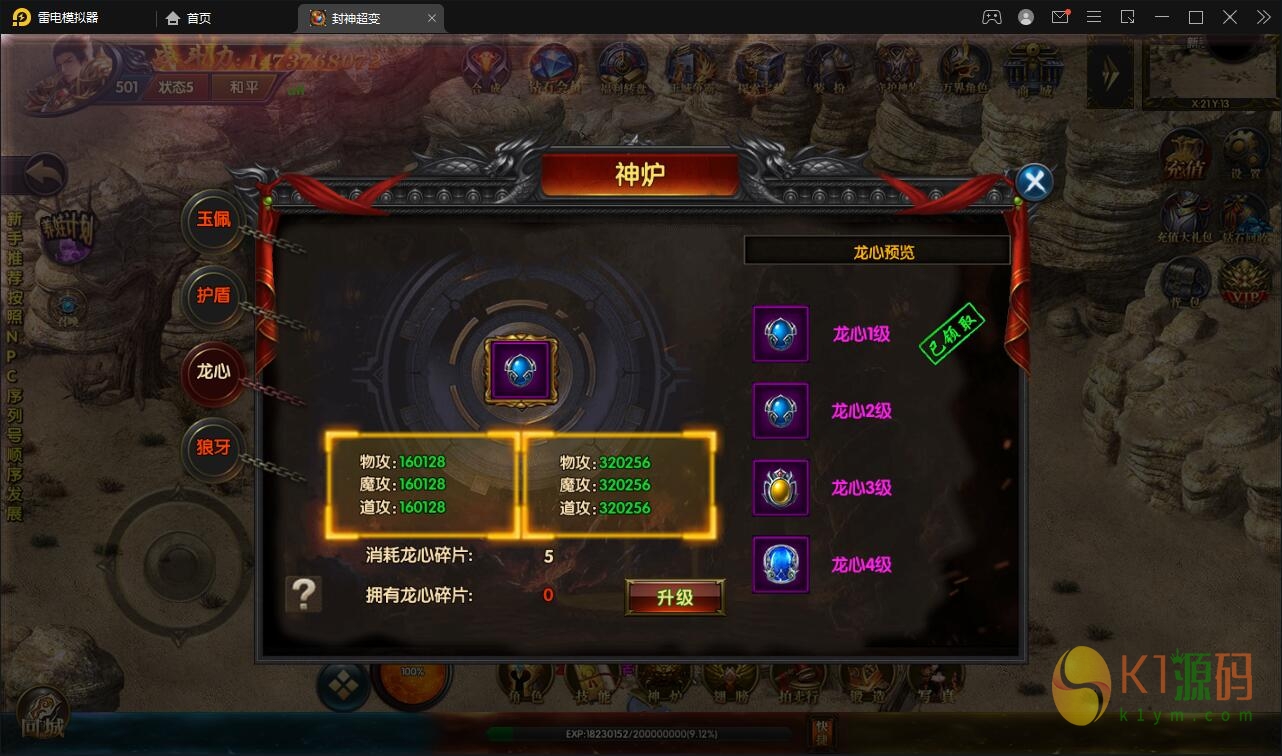Switch to the 玉佩 tab
The width and height of the screenshot is (1282, 756).
[214, 220]
